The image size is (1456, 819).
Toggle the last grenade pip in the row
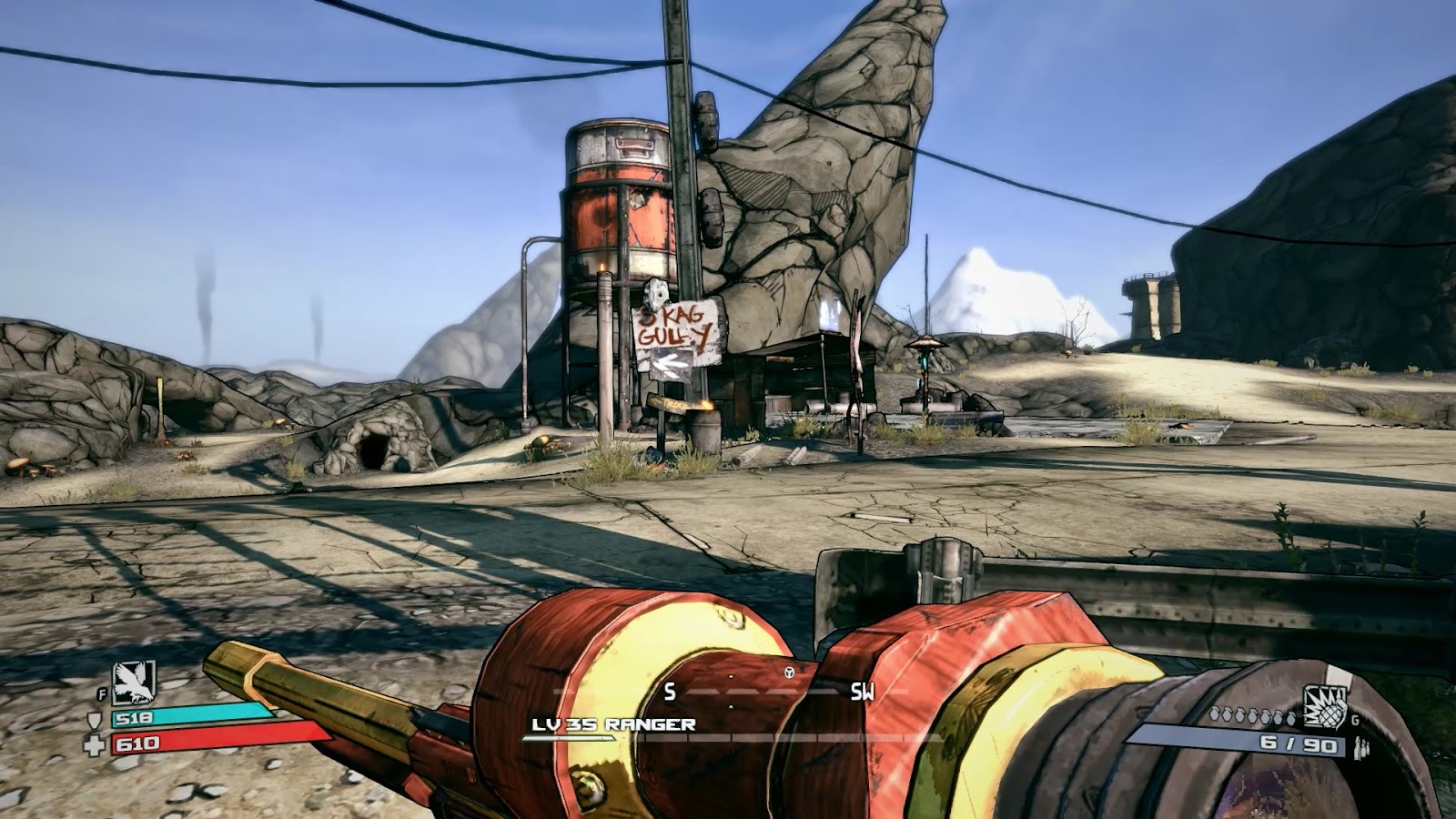[1291, 718]
